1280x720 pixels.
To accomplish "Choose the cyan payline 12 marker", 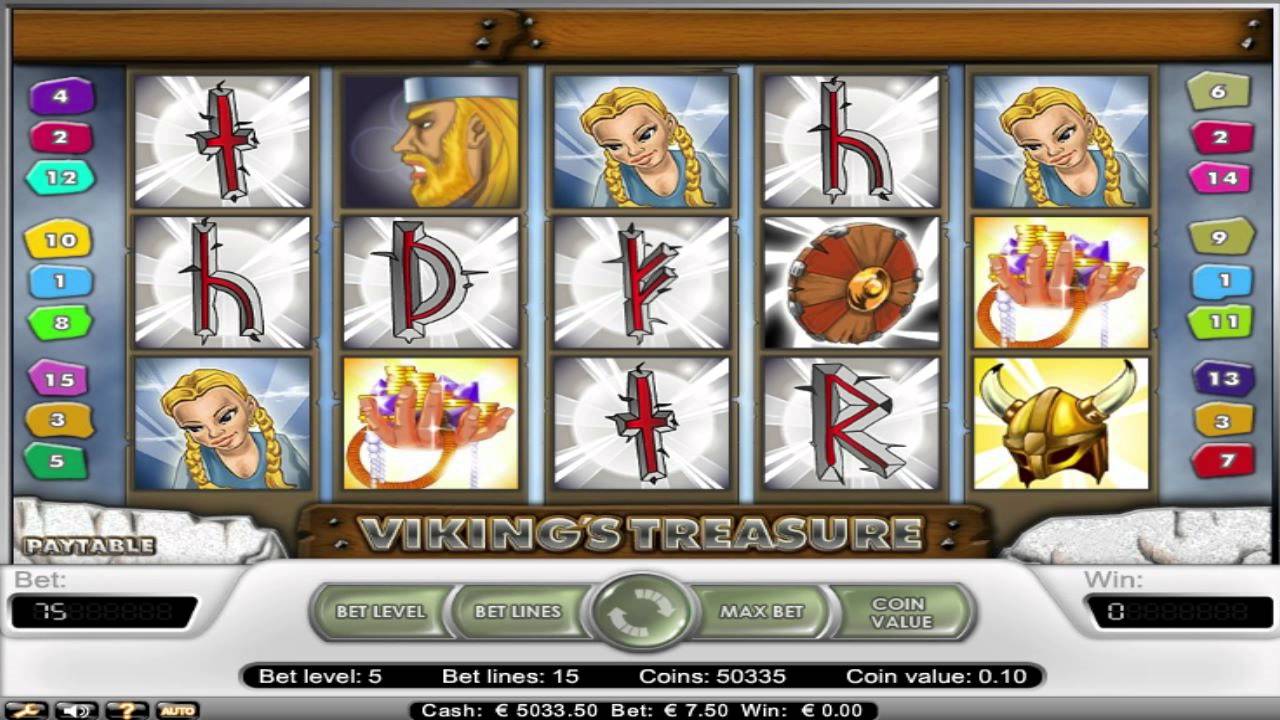I will click(61, 178).
